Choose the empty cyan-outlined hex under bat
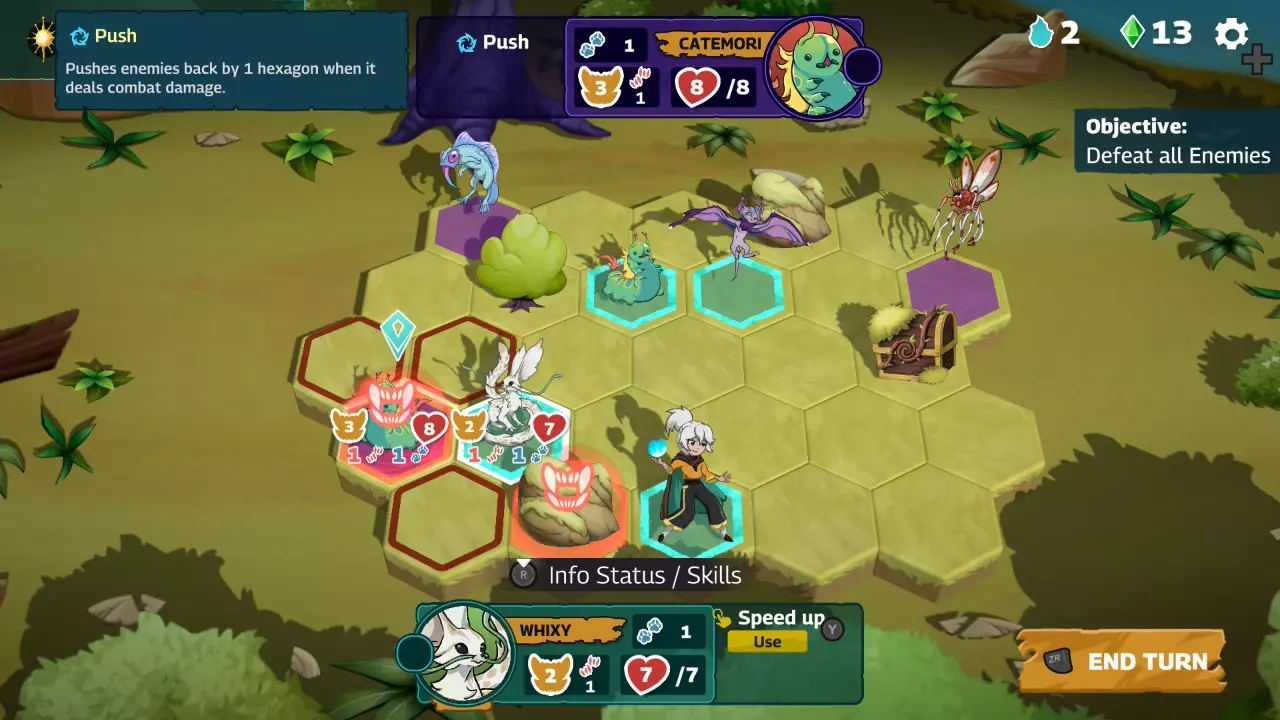Viewport: 1280px width, 720px height. 738,292
